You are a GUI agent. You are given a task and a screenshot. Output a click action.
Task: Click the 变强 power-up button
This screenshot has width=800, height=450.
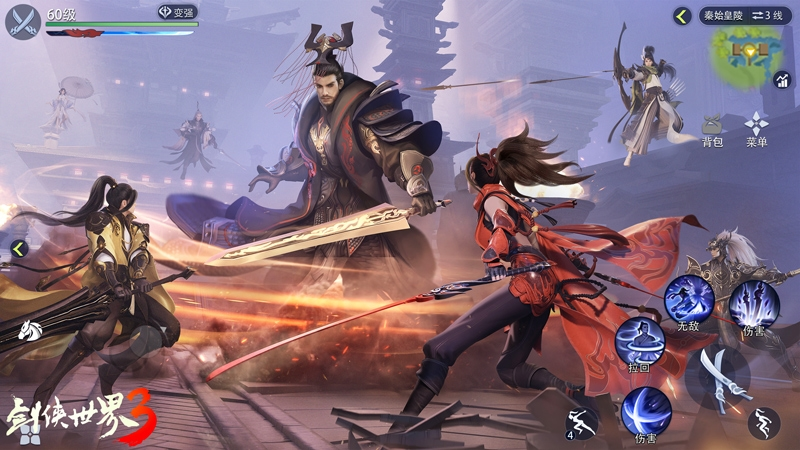click(x=177, y=13)
